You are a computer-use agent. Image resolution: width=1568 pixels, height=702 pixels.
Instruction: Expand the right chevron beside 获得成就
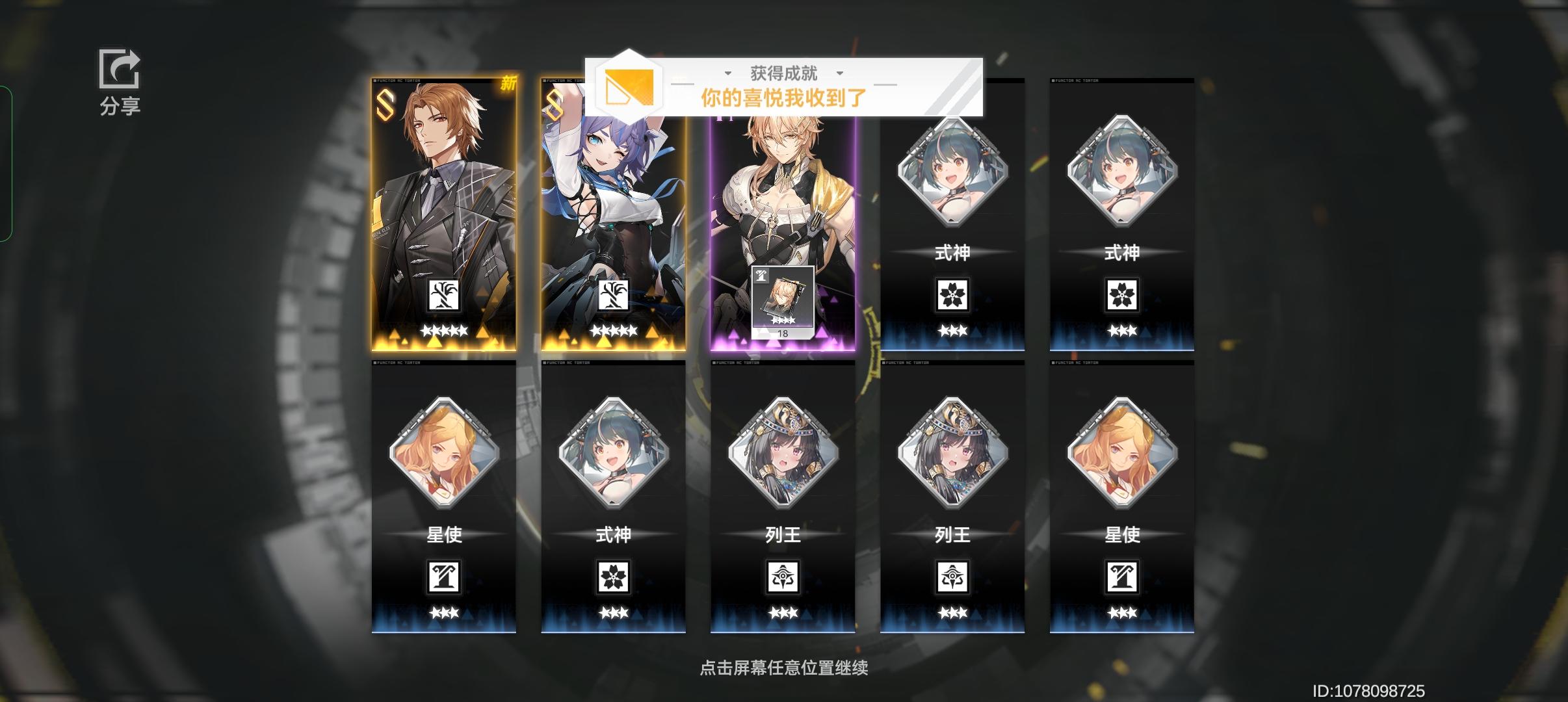pyautogui.click(x=841, y=73)
